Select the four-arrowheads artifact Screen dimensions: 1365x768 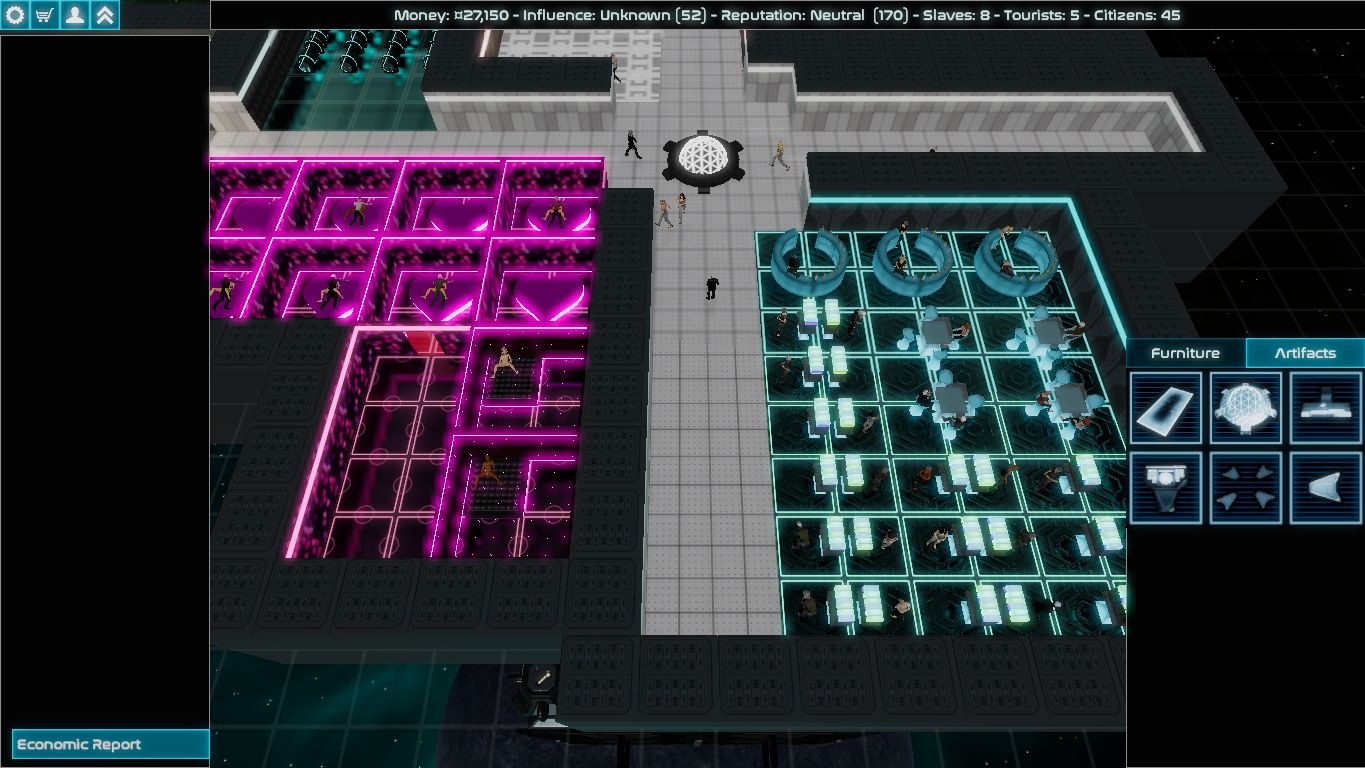tap(1246, 487)
